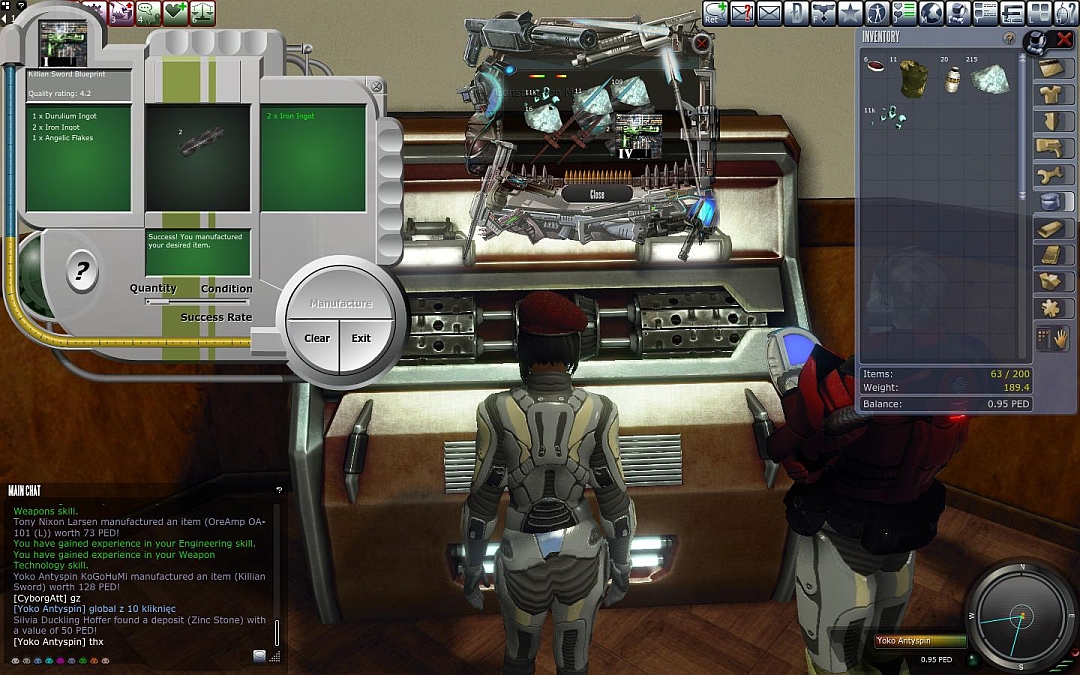Switch to the gold ingot materials tab
This screenshot has width=1080, height=675.
pos(1050,228)
